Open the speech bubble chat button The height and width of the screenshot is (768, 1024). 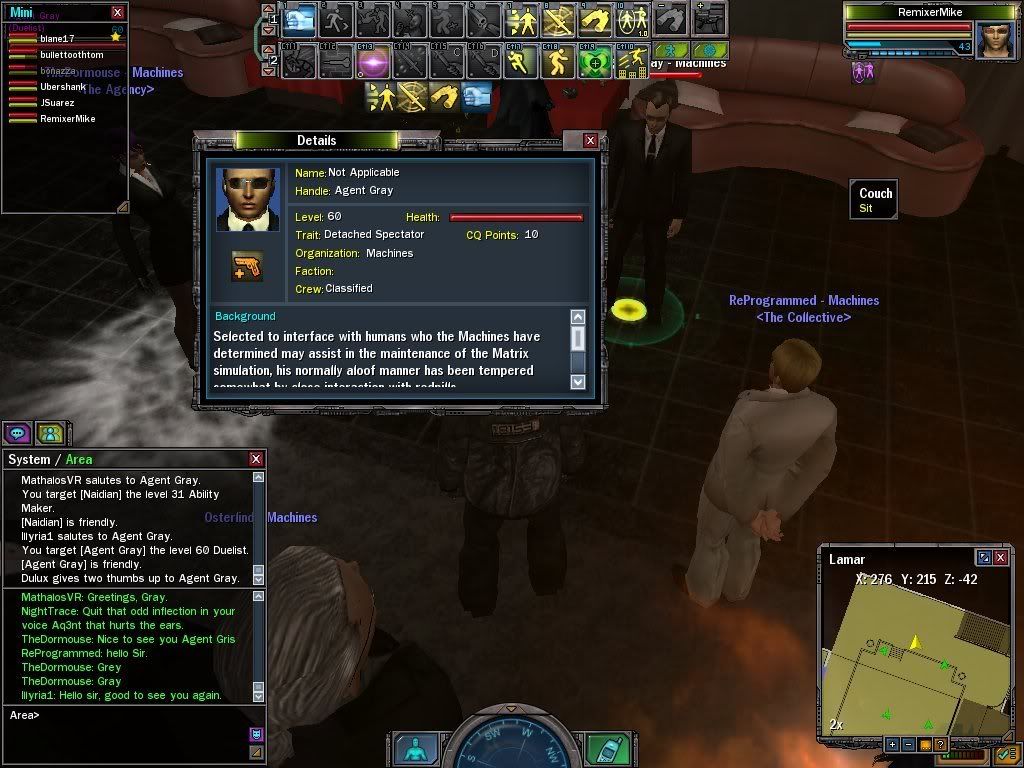17,433
